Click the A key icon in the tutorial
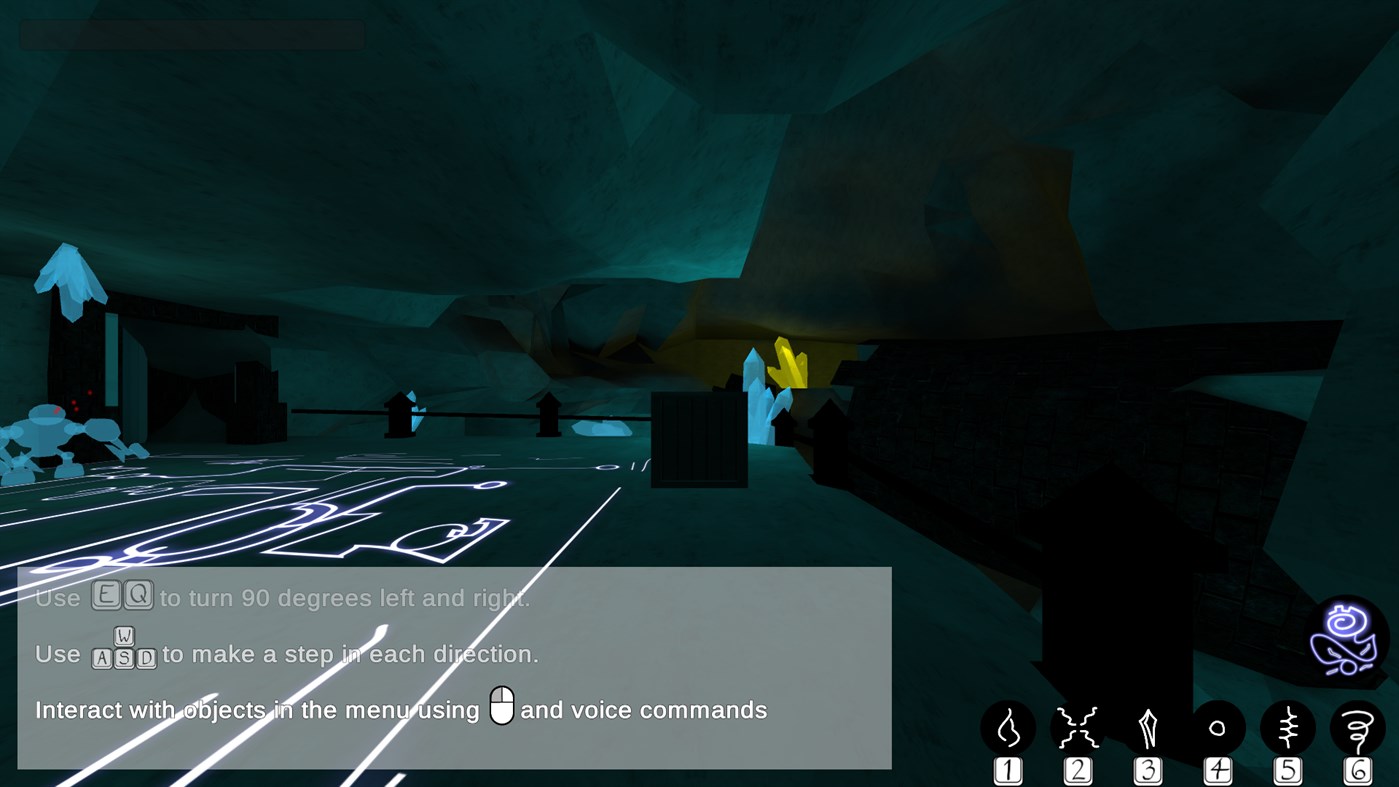 click(102, 656)
